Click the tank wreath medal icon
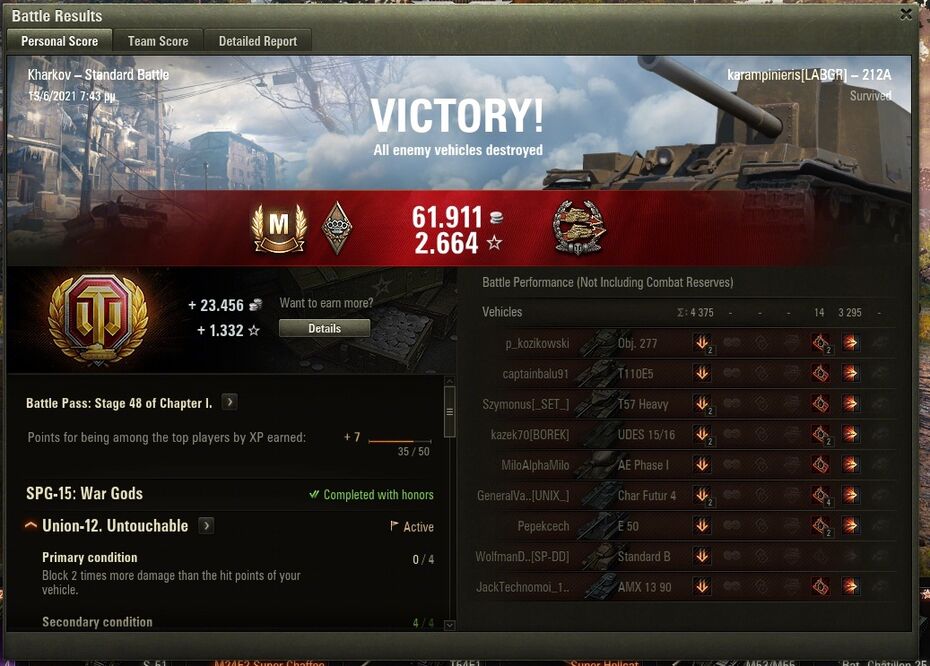Viewport: 930px width, 666px height. coord(579,228)
